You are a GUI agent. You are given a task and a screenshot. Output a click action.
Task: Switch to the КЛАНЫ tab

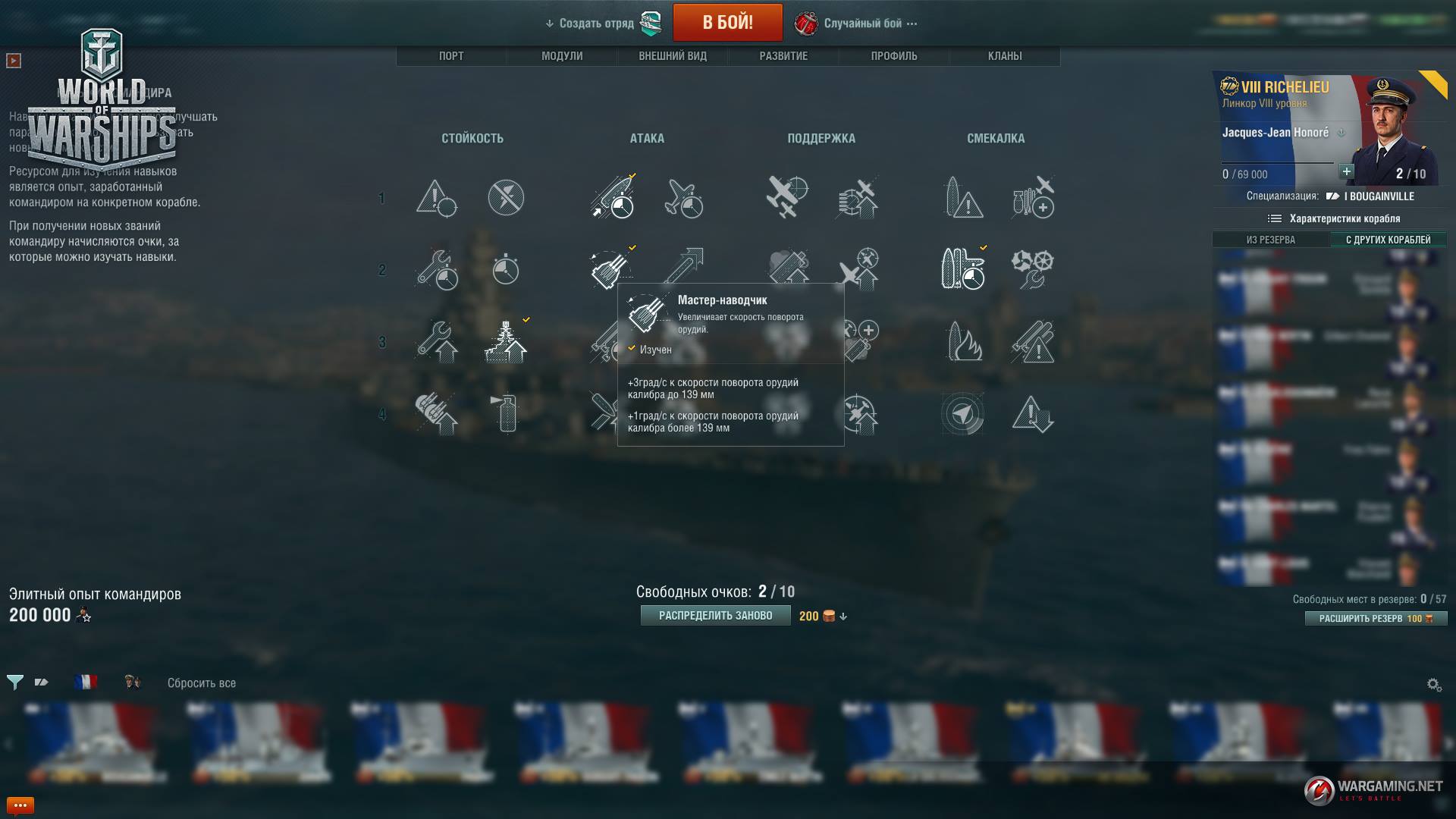1005,56
